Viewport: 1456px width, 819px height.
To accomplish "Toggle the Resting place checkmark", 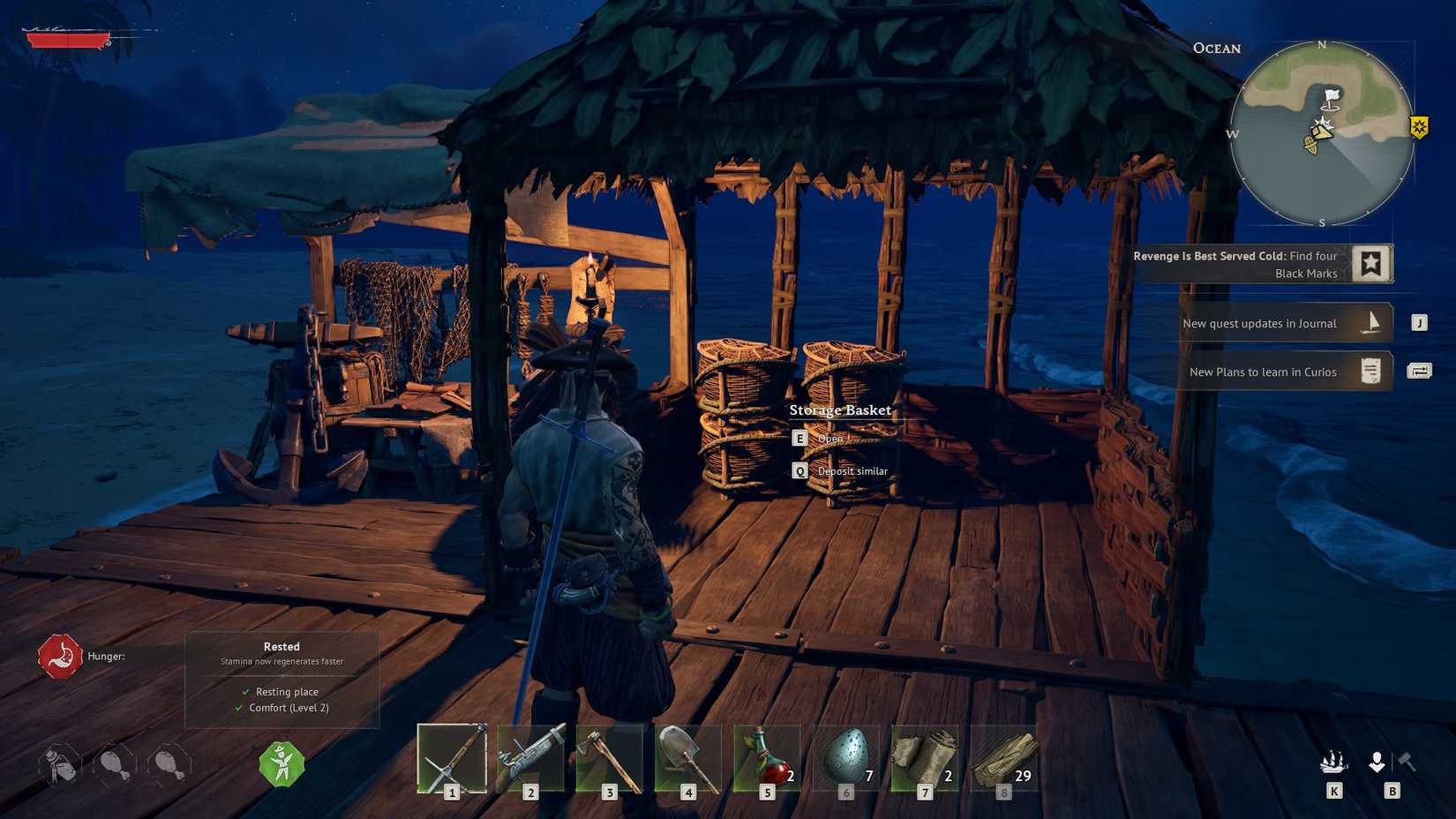I will click(243, 692).
